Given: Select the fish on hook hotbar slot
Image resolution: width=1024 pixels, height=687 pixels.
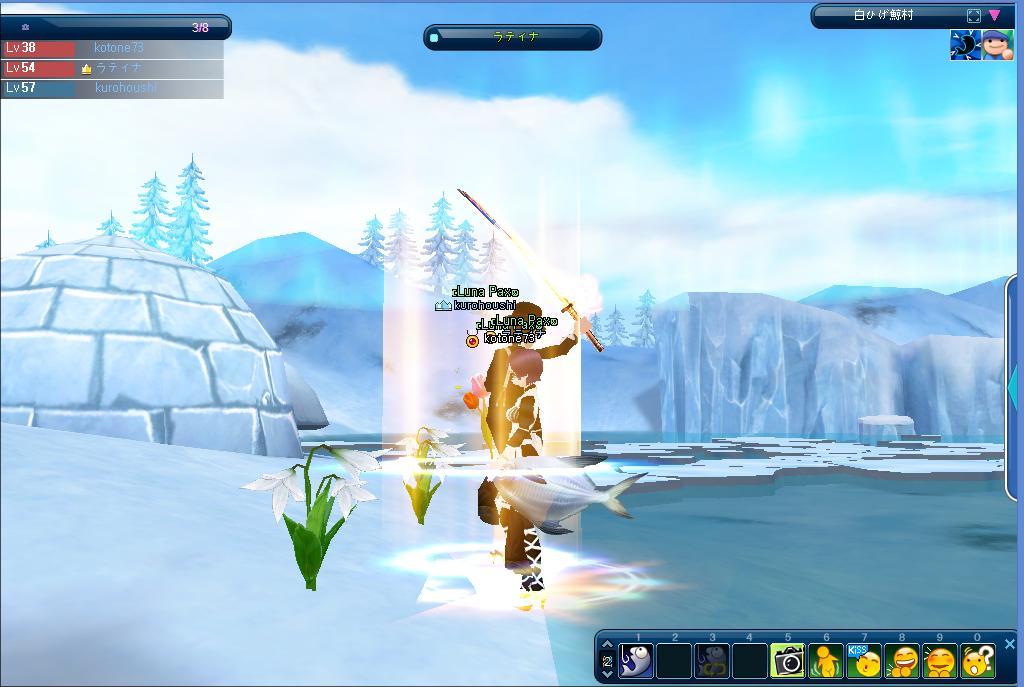Looking at the screenshot, I should [636, 661].
